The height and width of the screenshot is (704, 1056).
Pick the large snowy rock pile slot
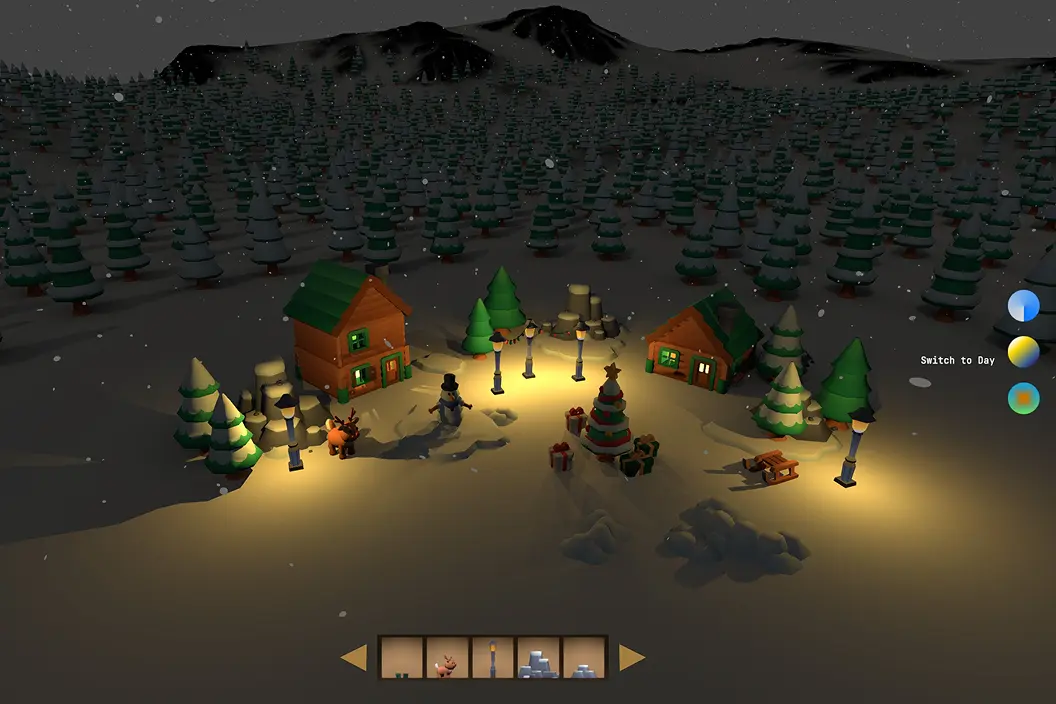[538, 658]
